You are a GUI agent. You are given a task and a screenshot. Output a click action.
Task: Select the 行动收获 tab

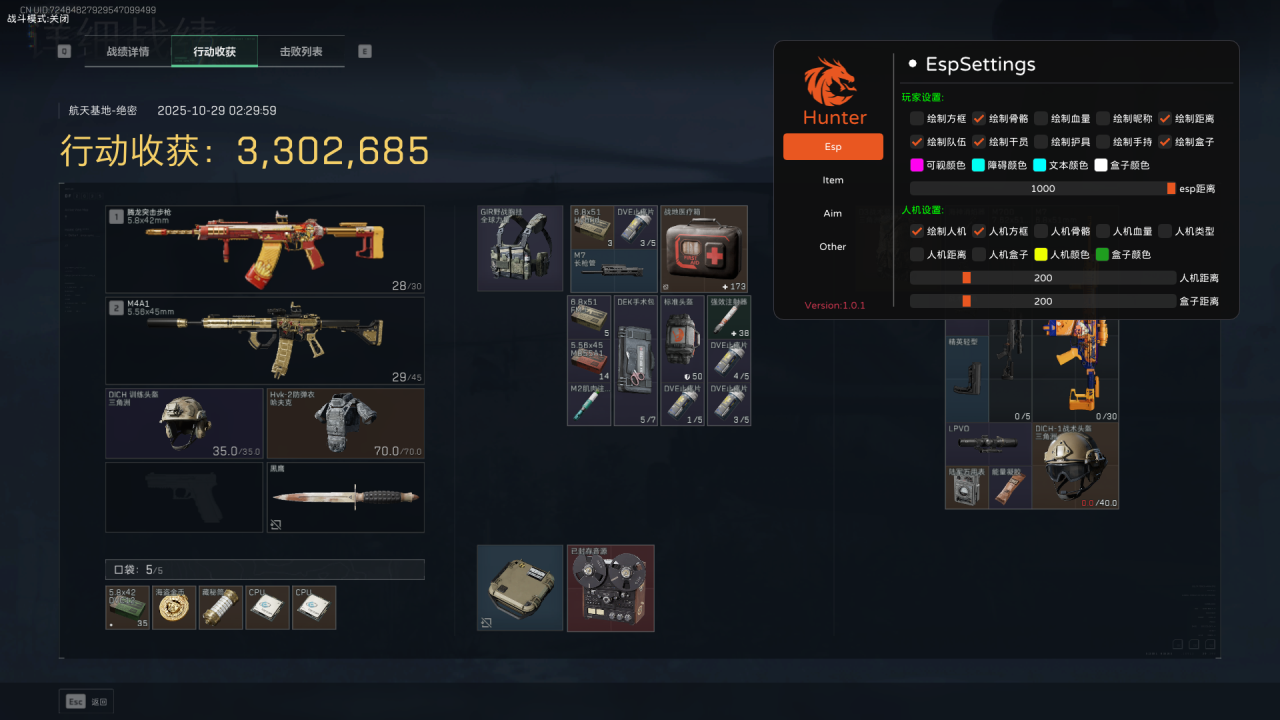[214, 51]
